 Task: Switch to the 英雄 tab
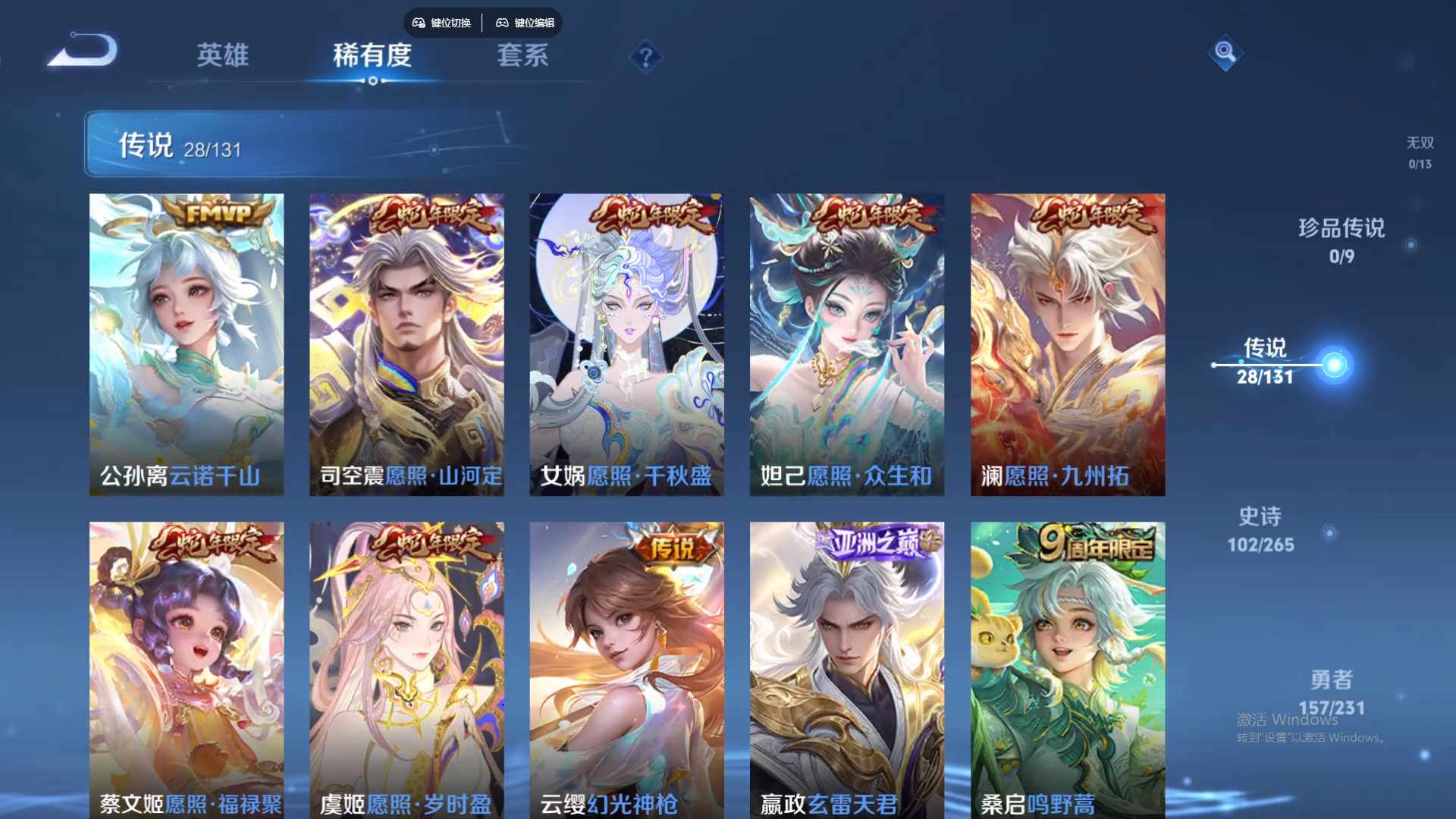point(223,57)
